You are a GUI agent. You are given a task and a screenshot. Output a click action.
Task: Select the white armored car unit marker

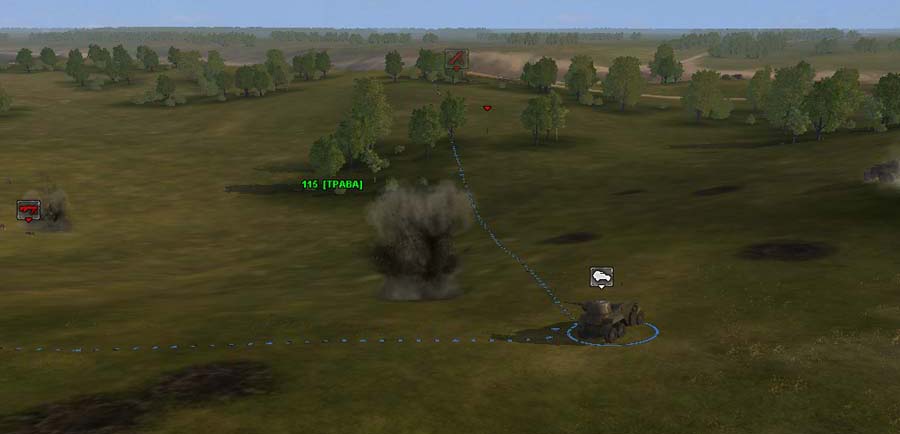click(x=601, y=277)
